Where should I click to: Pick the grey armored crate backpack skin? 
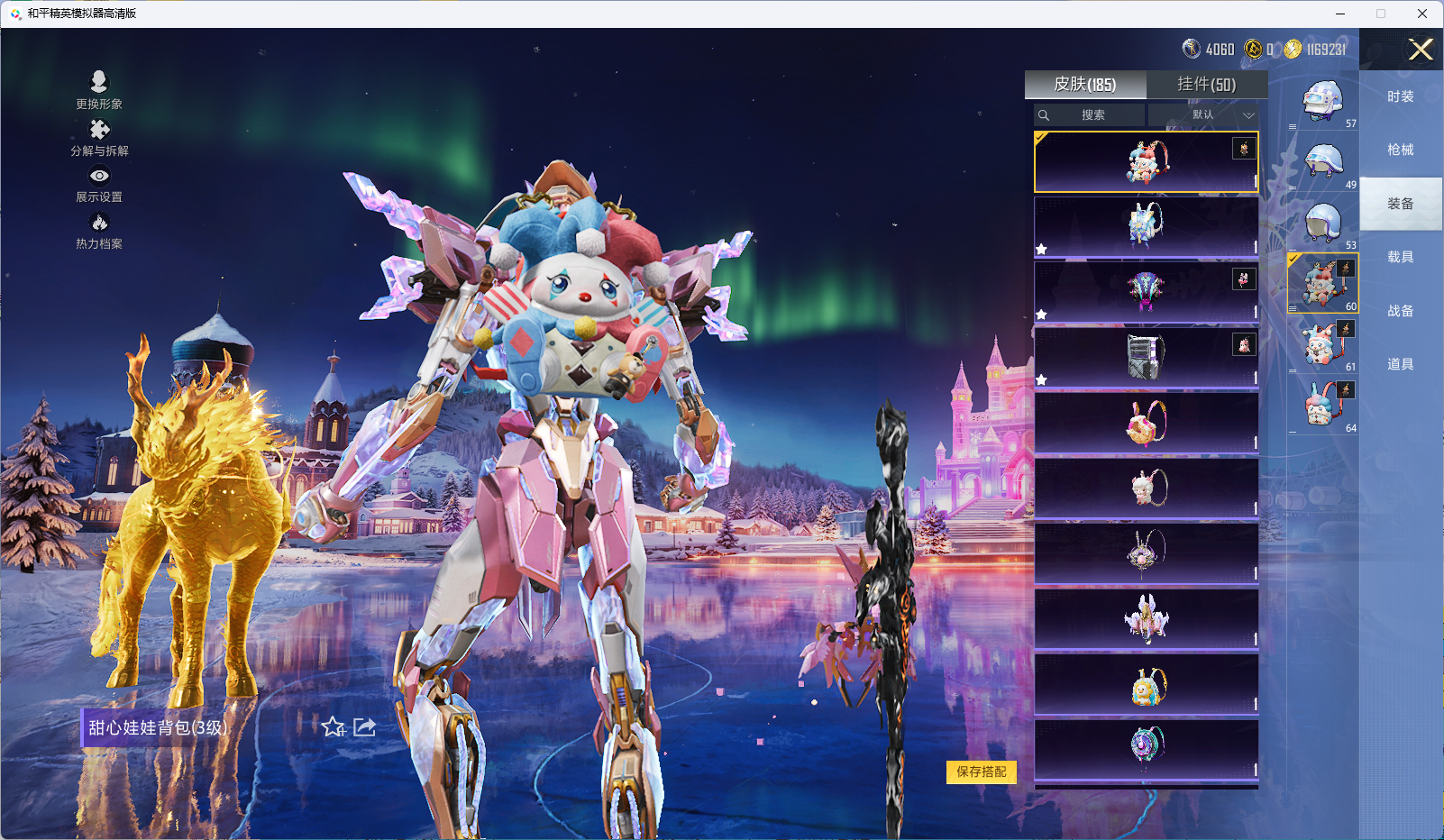(x=1146, y=357)
